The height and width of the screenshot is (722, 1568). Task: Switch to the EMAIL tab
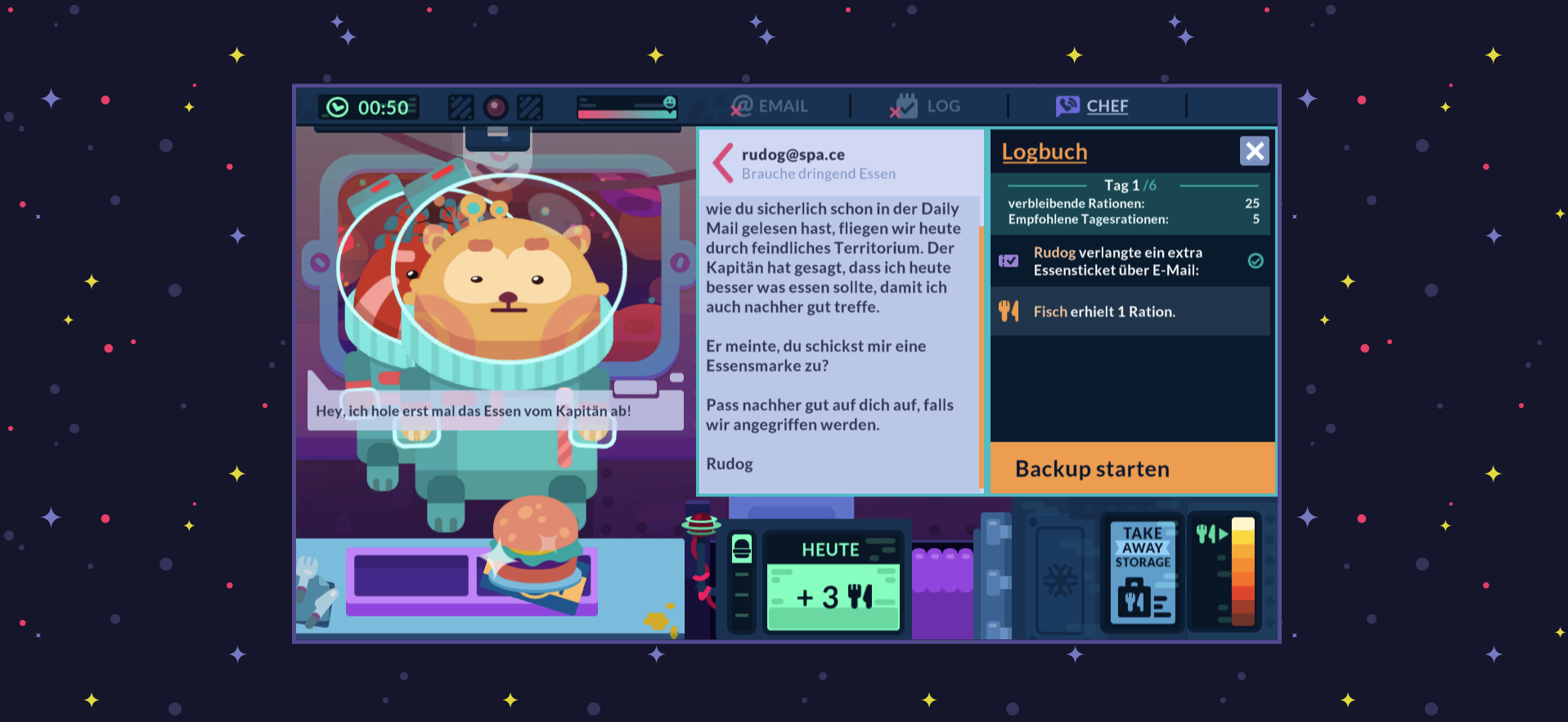click(x=767, y=105)
